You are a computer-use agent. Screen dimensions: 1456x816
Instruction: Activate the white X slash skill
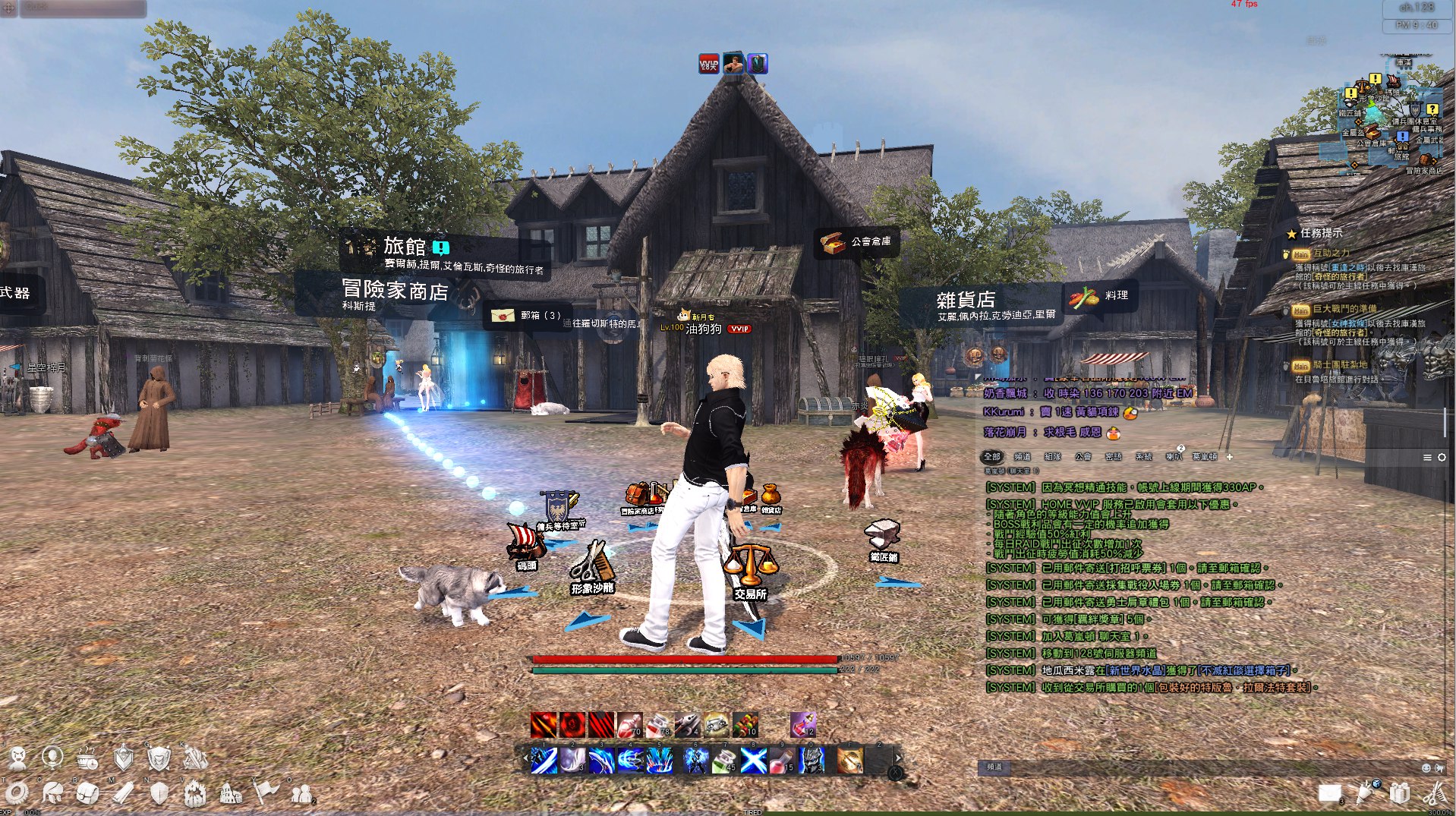(753, 760)
